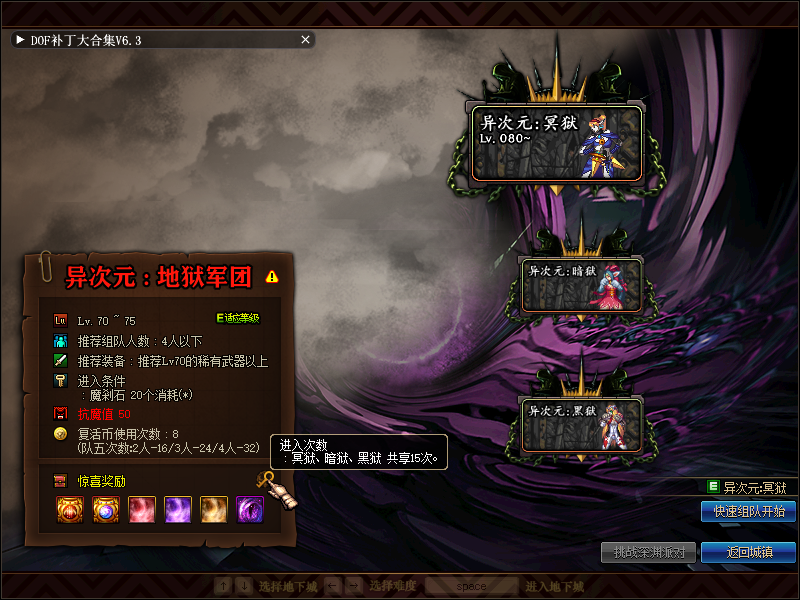
Task: View the blue orb reward in gold frame
Action: 105,509
